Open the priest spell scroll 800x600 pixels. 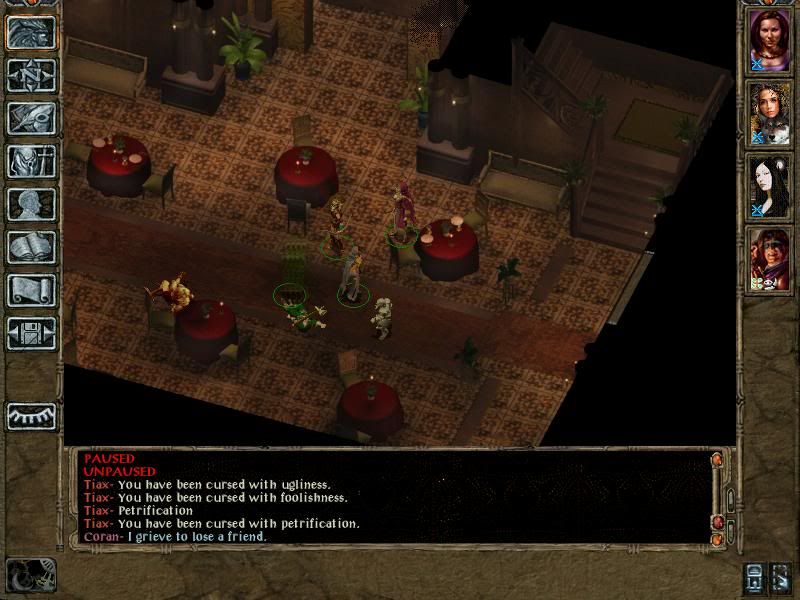coord(31,290)
